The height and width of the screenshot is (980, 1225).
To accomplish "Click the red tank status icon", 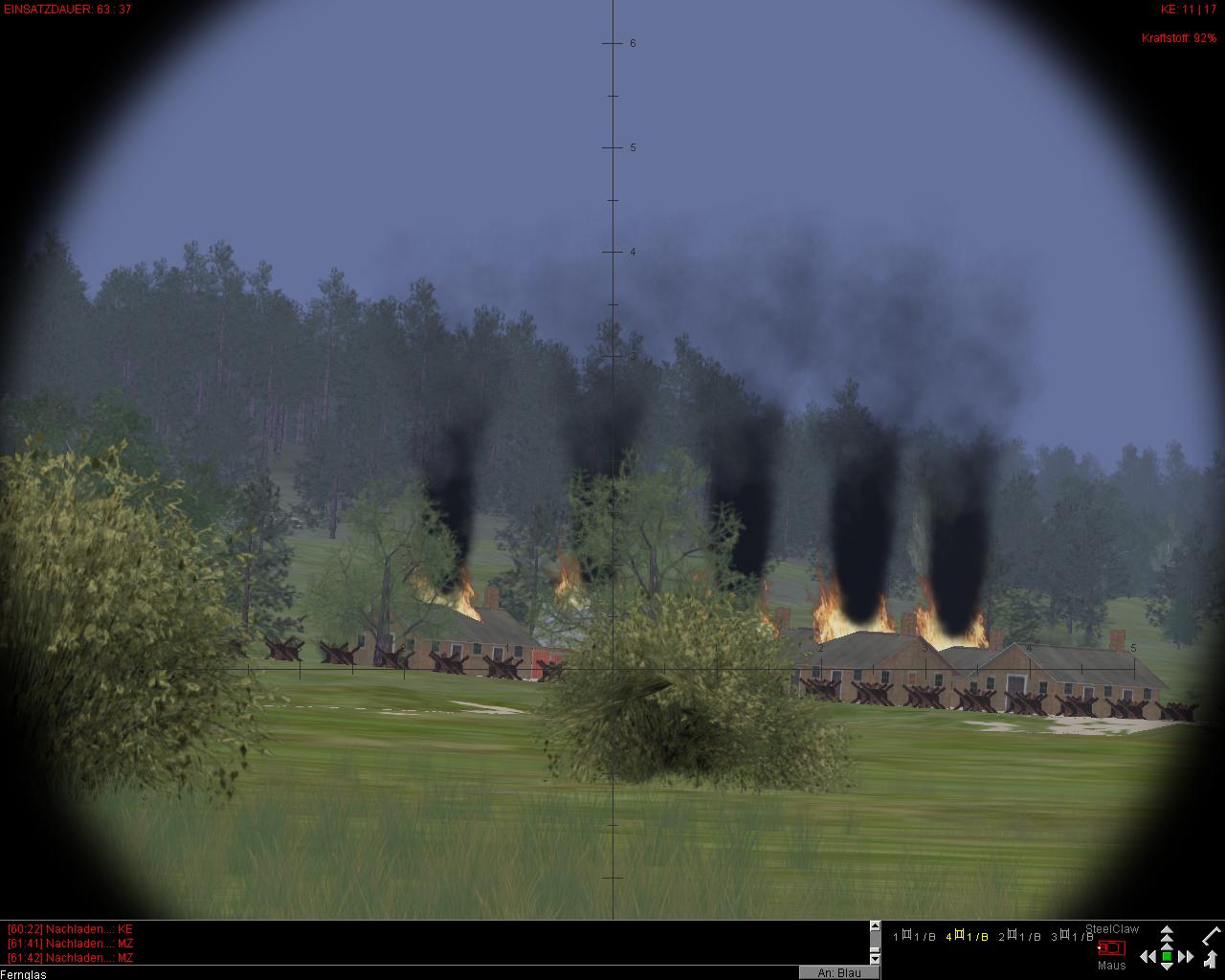I will [1111, 947].
